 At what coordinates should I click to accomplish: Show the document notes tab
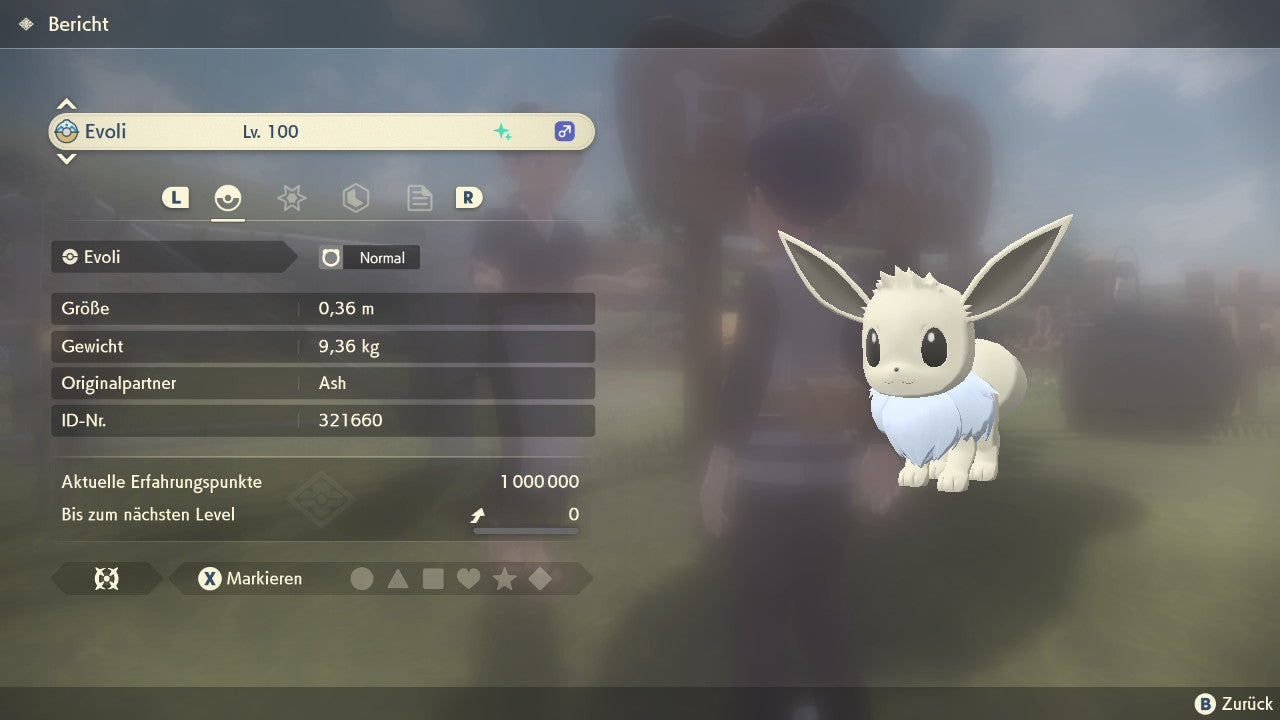(x=419, y=198)
